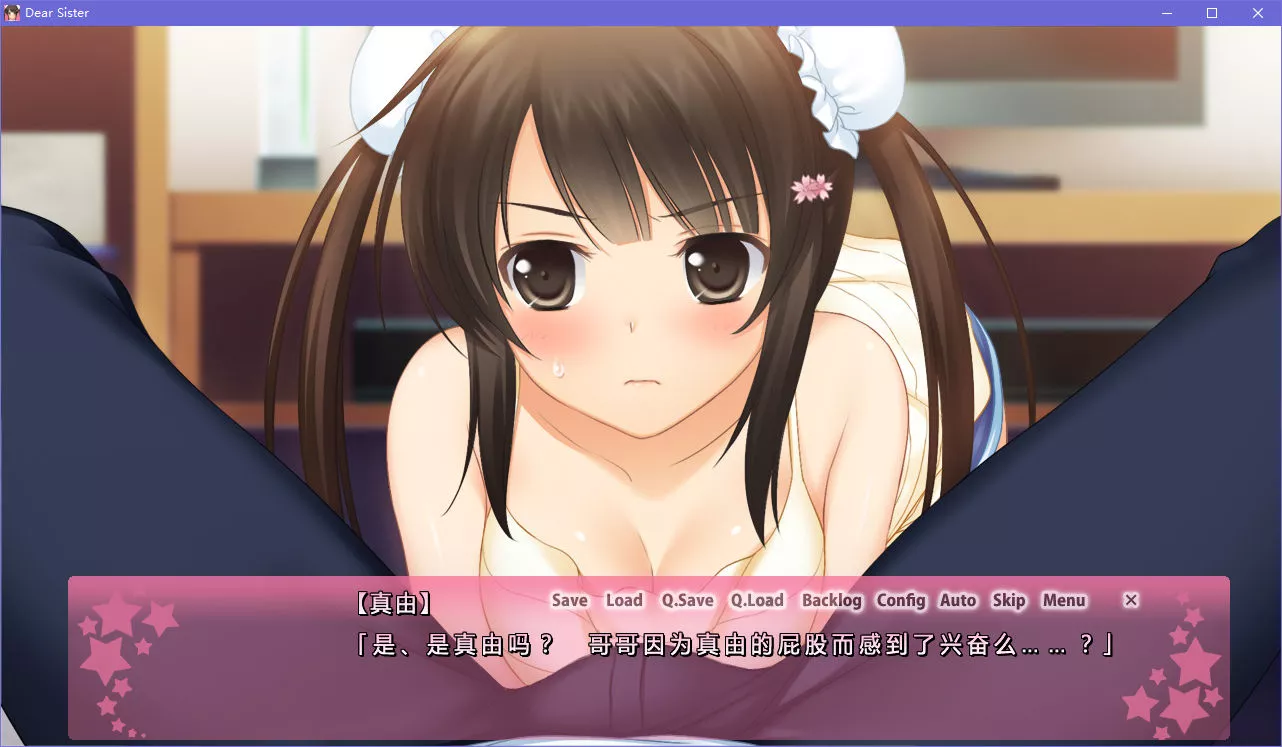Image resolution: width=1282 pixels, height=747 pixels.
Task: Close the Dear Sister window
Action: coord(1258,13)
